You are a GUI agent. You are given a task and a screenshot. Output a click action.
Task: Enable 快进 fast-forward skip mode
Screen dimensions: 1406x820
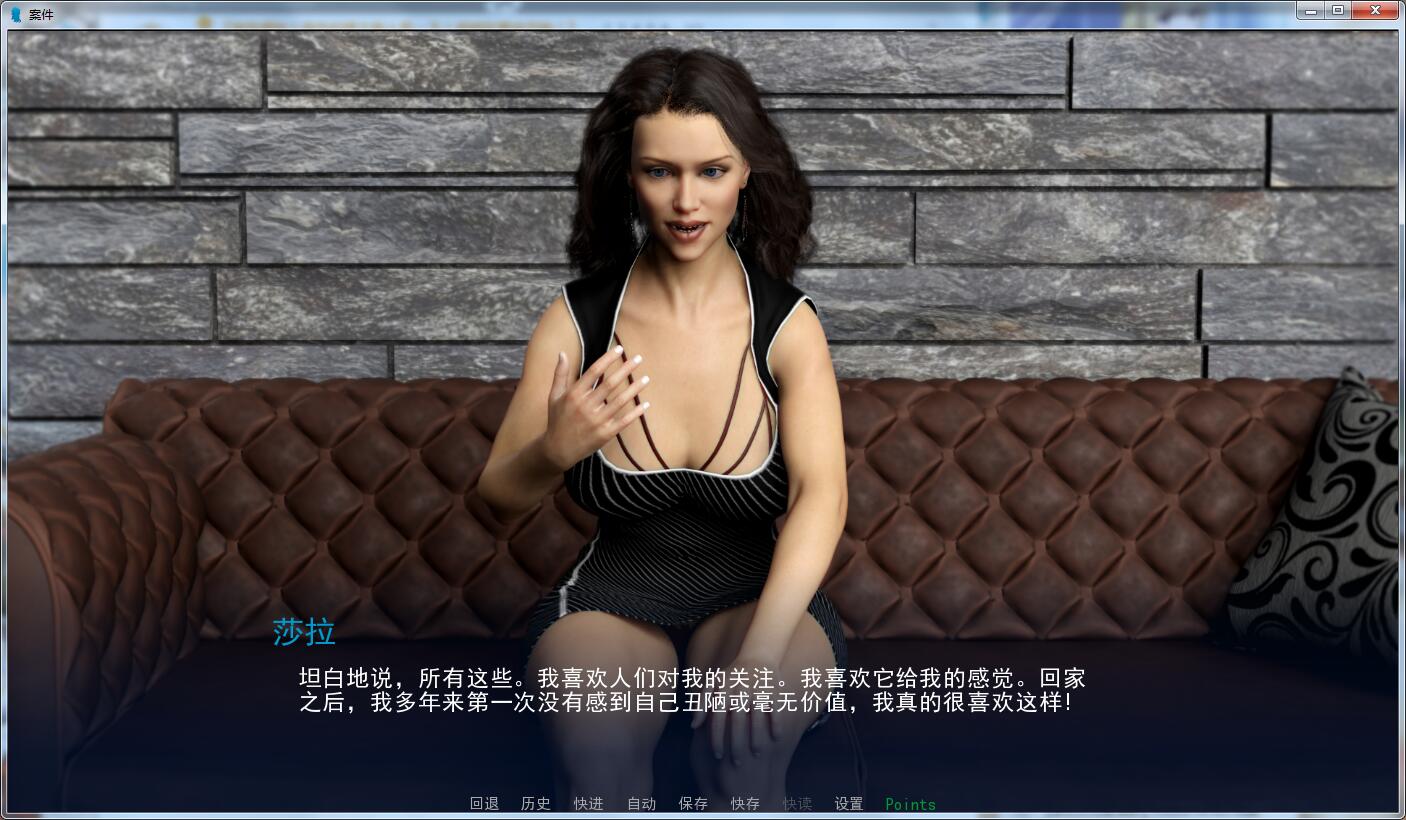pos(588,803)
